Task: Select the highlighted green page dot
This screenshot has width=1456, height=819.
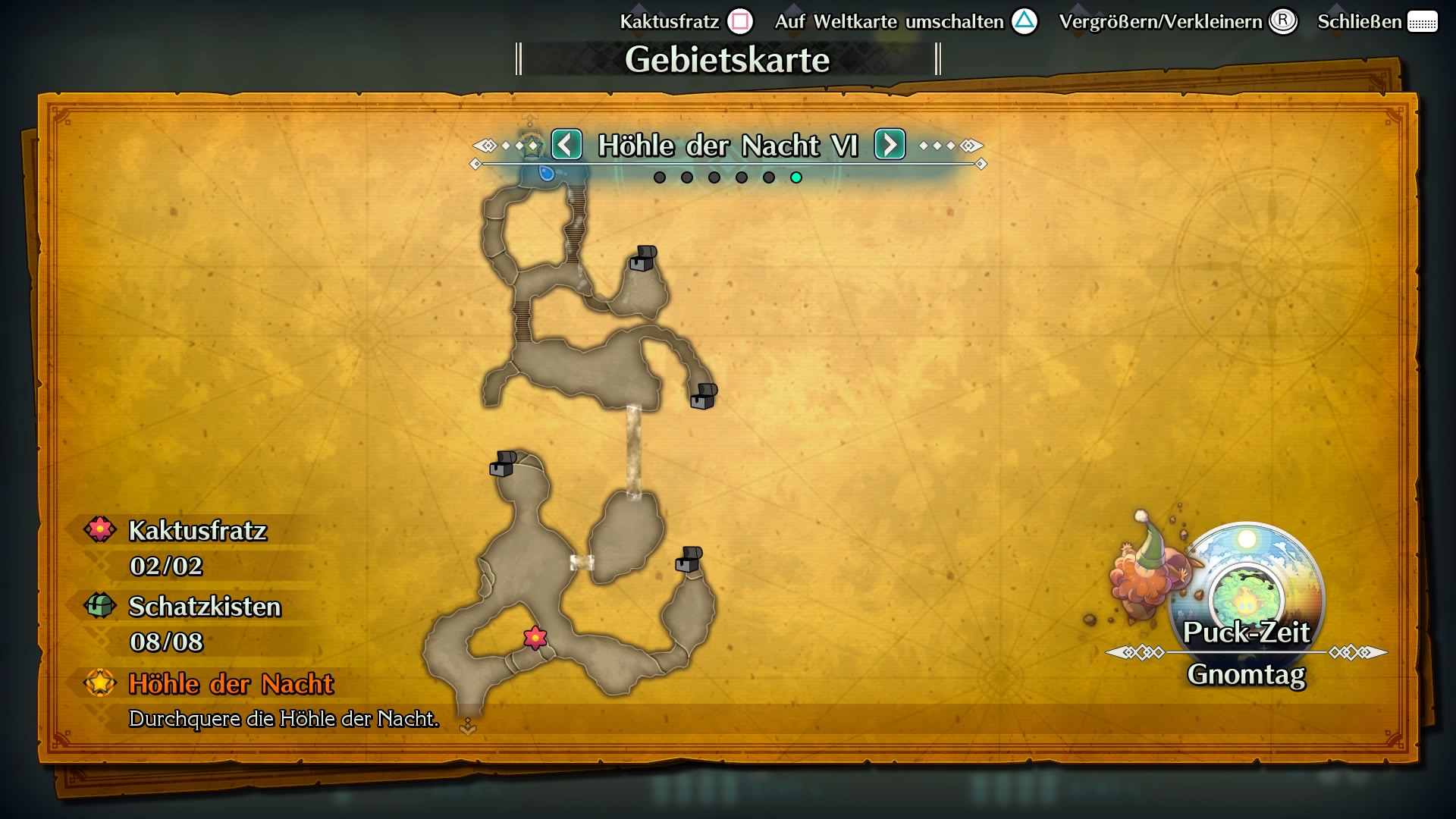Action: 796,177
